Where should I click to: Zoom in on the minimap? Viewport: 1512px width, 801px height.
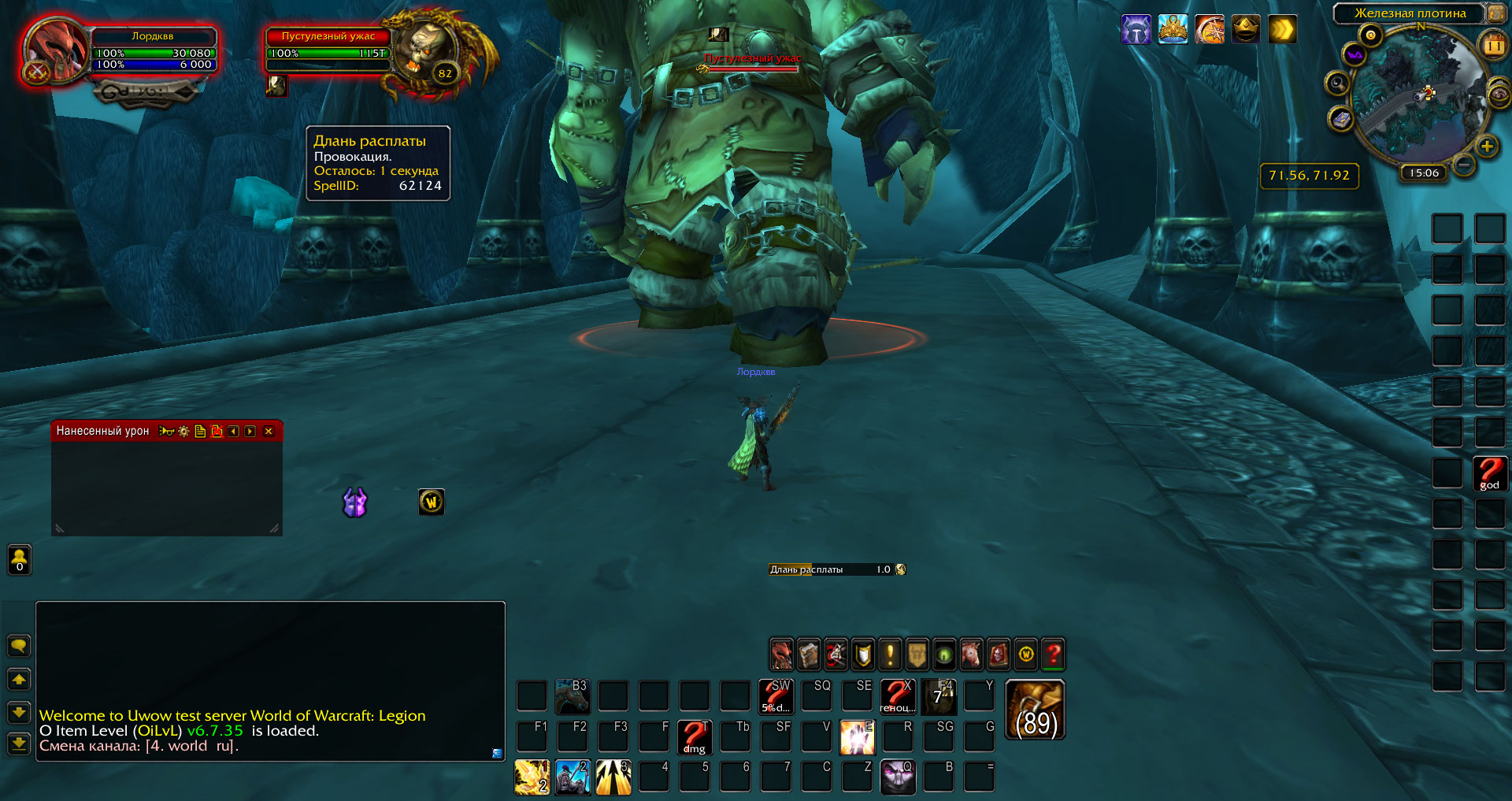(1487, 146)
